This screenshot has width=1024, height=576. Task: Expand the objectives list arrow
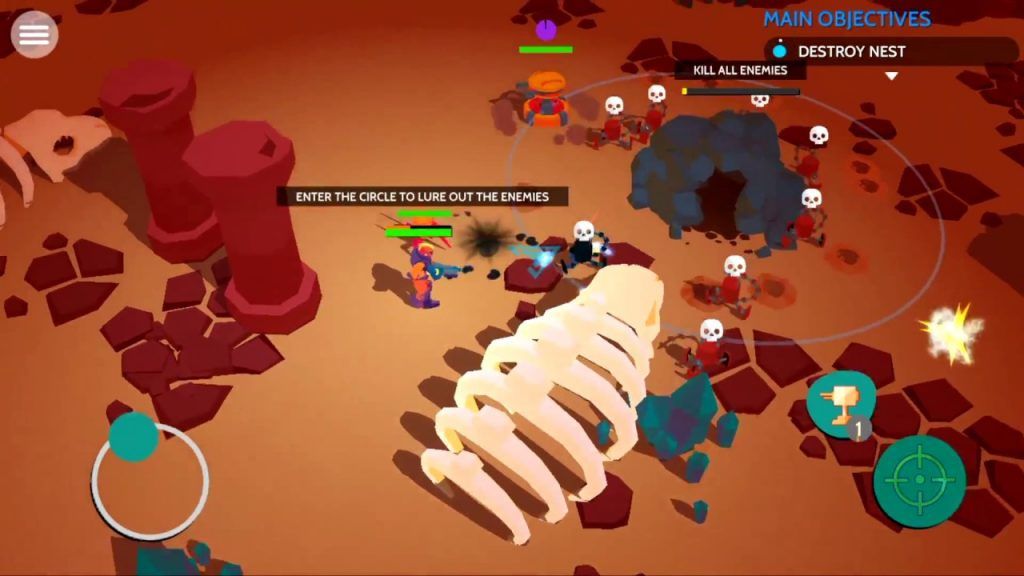892,76
